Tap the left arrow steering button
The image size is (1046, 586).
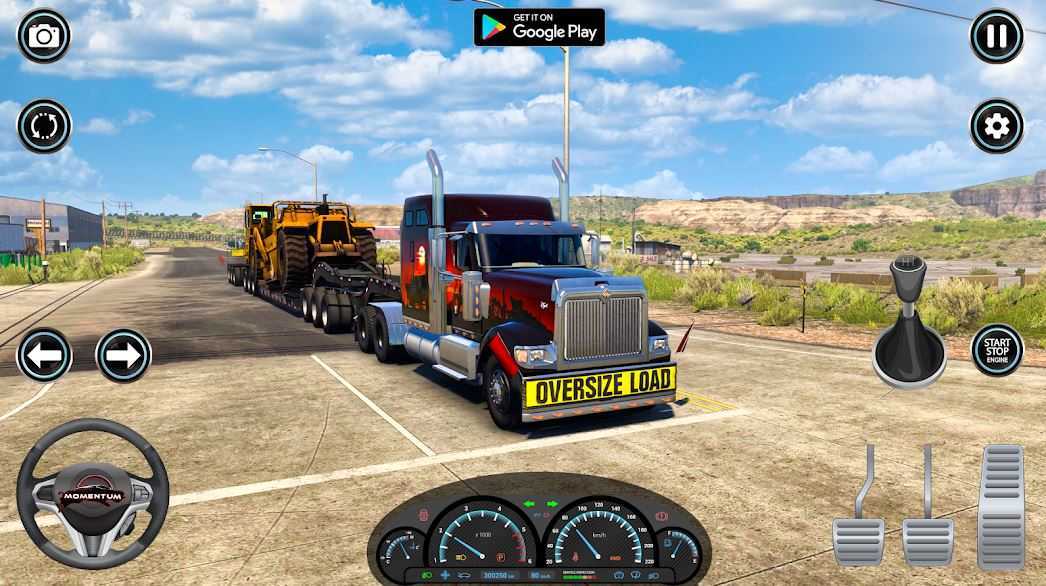click(44, 355)
